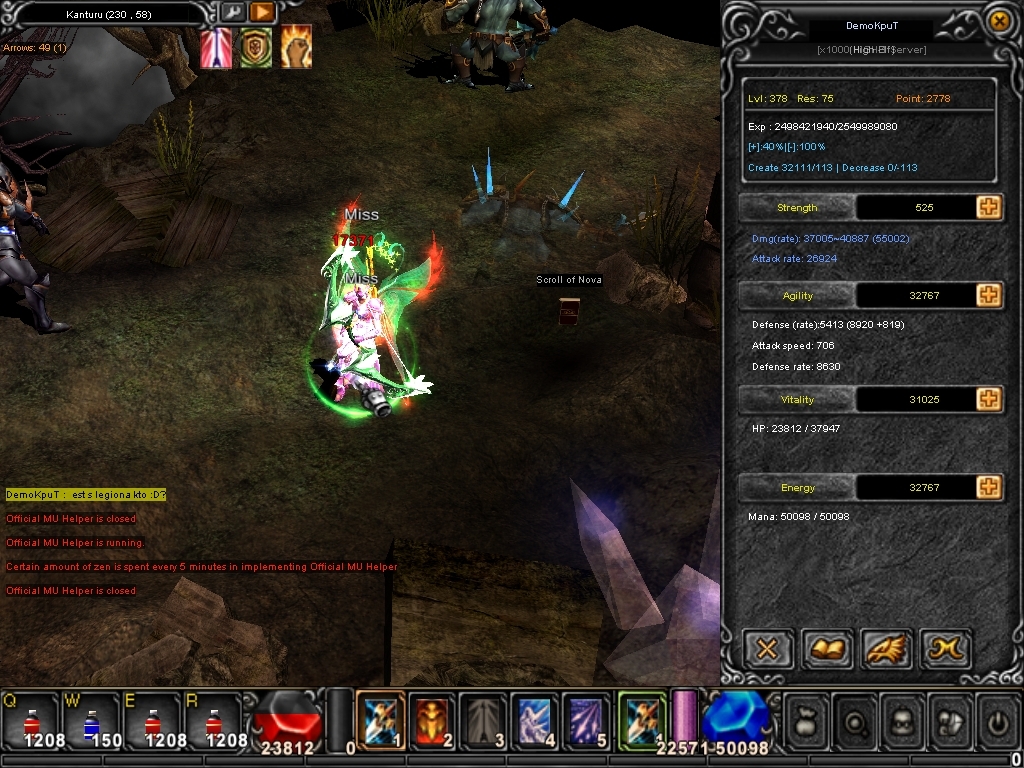Choose the skill in hotbar slot 4
Viewport: 1024px width, 768px height.
[x=535, y=718]
